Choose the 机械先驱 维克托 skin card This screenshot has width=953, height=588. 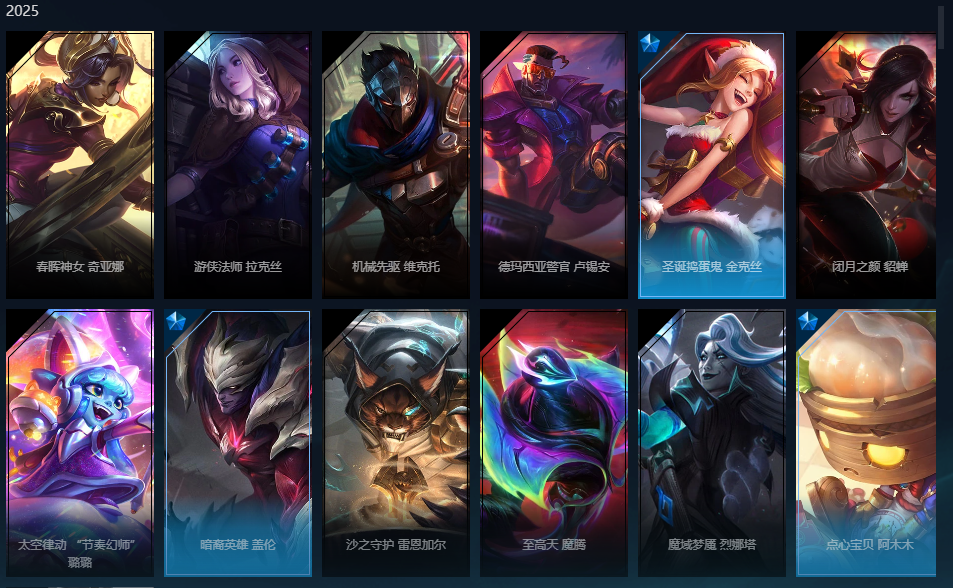coord(396,165)
